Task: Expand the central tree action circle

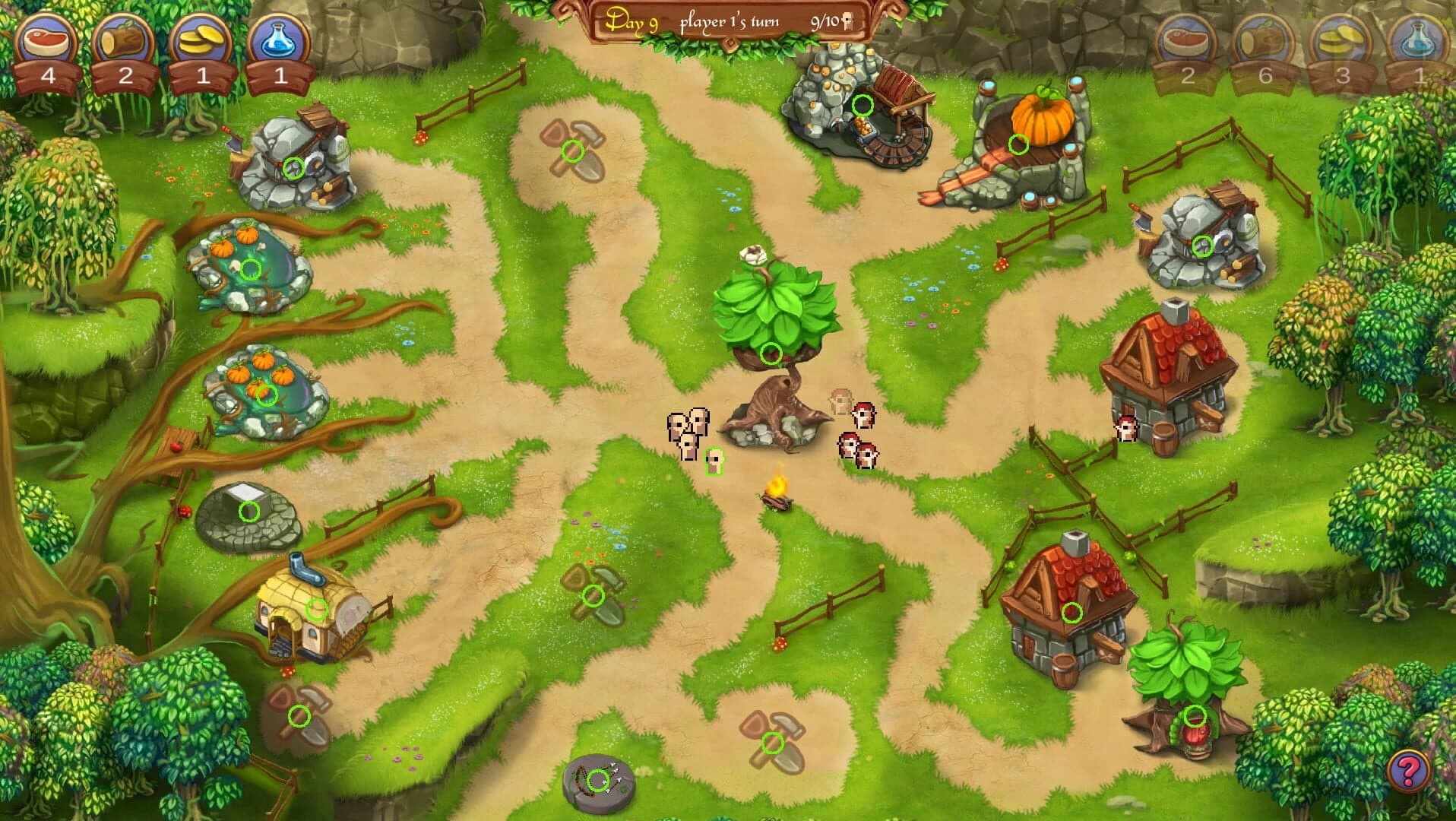Action: tap(771, 352)
